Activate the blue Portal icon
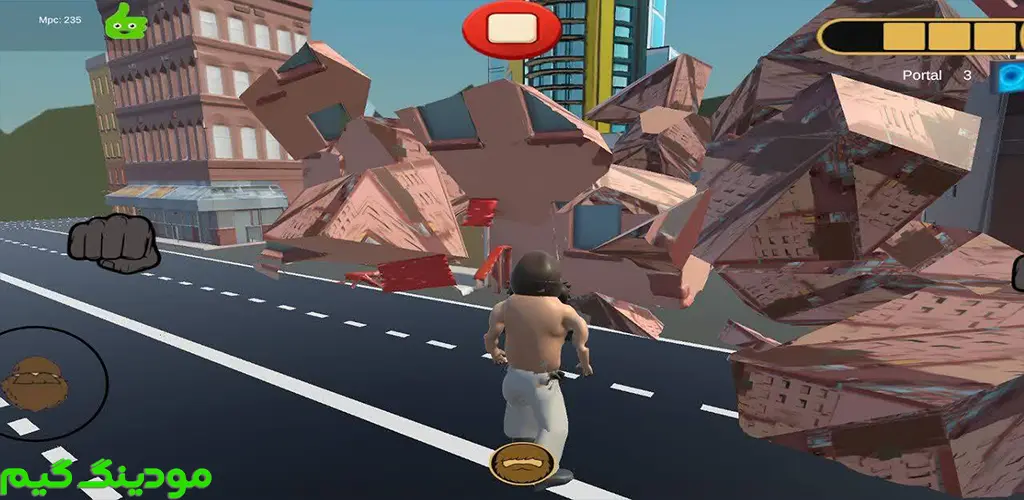 click(x=1008, y=75)
